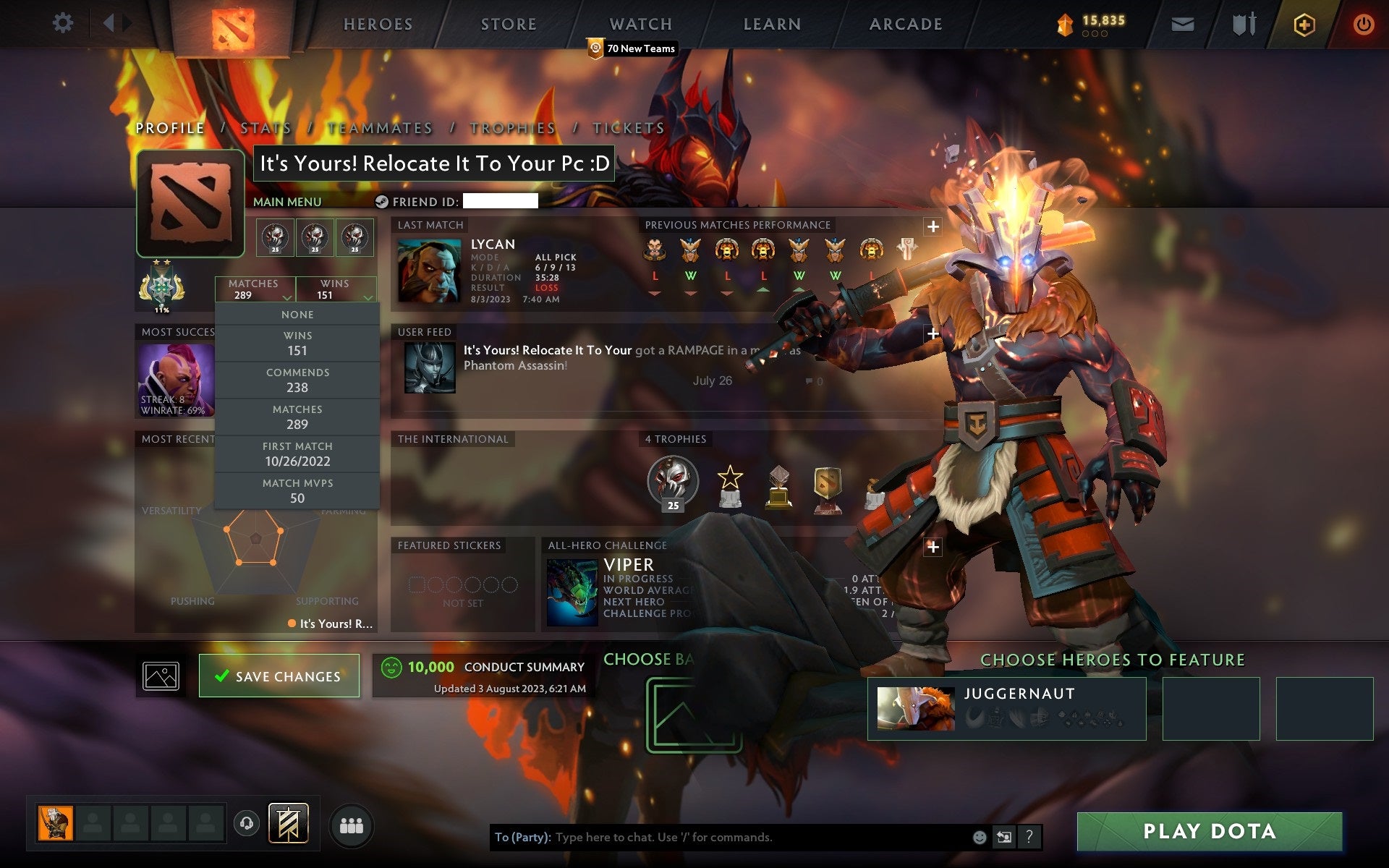Open the settings gear
The image size is (1389, 868).
coord(64,23)
